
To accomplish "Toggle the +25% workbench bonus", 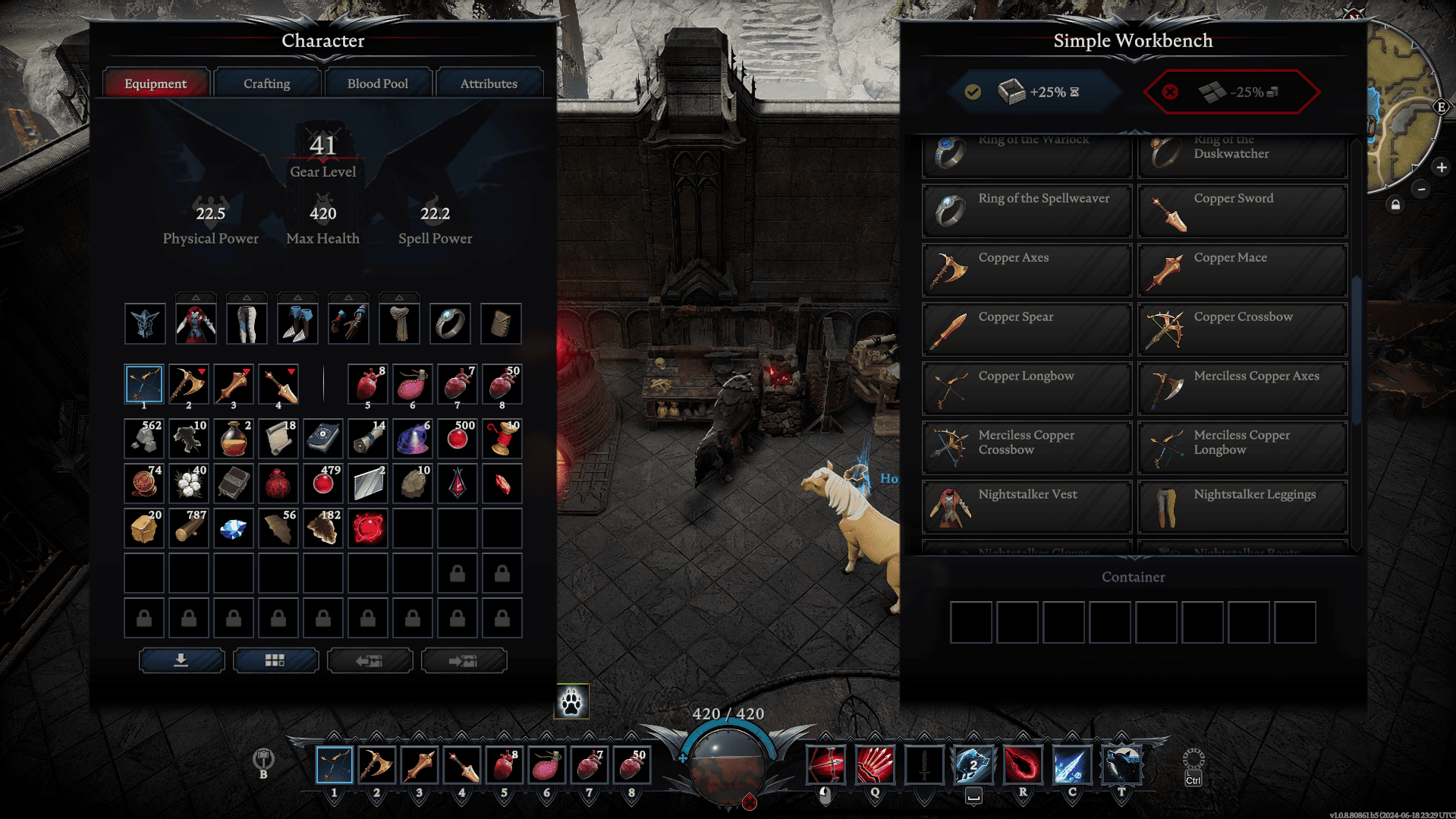I will (x=1035, y=92).
